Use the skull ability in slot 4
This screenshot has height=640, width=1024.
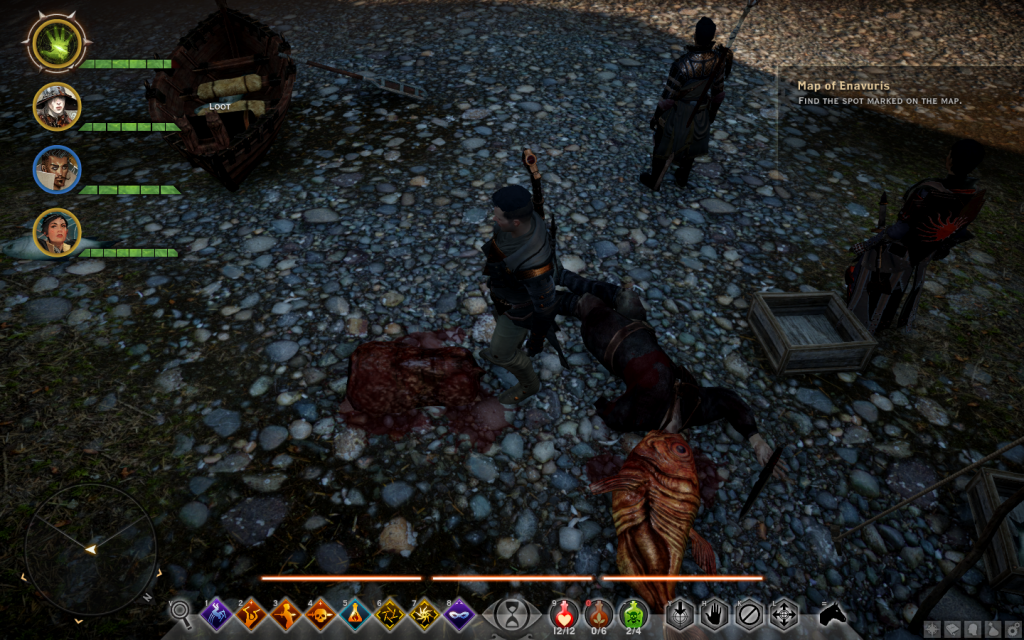(x=321, y=612)
